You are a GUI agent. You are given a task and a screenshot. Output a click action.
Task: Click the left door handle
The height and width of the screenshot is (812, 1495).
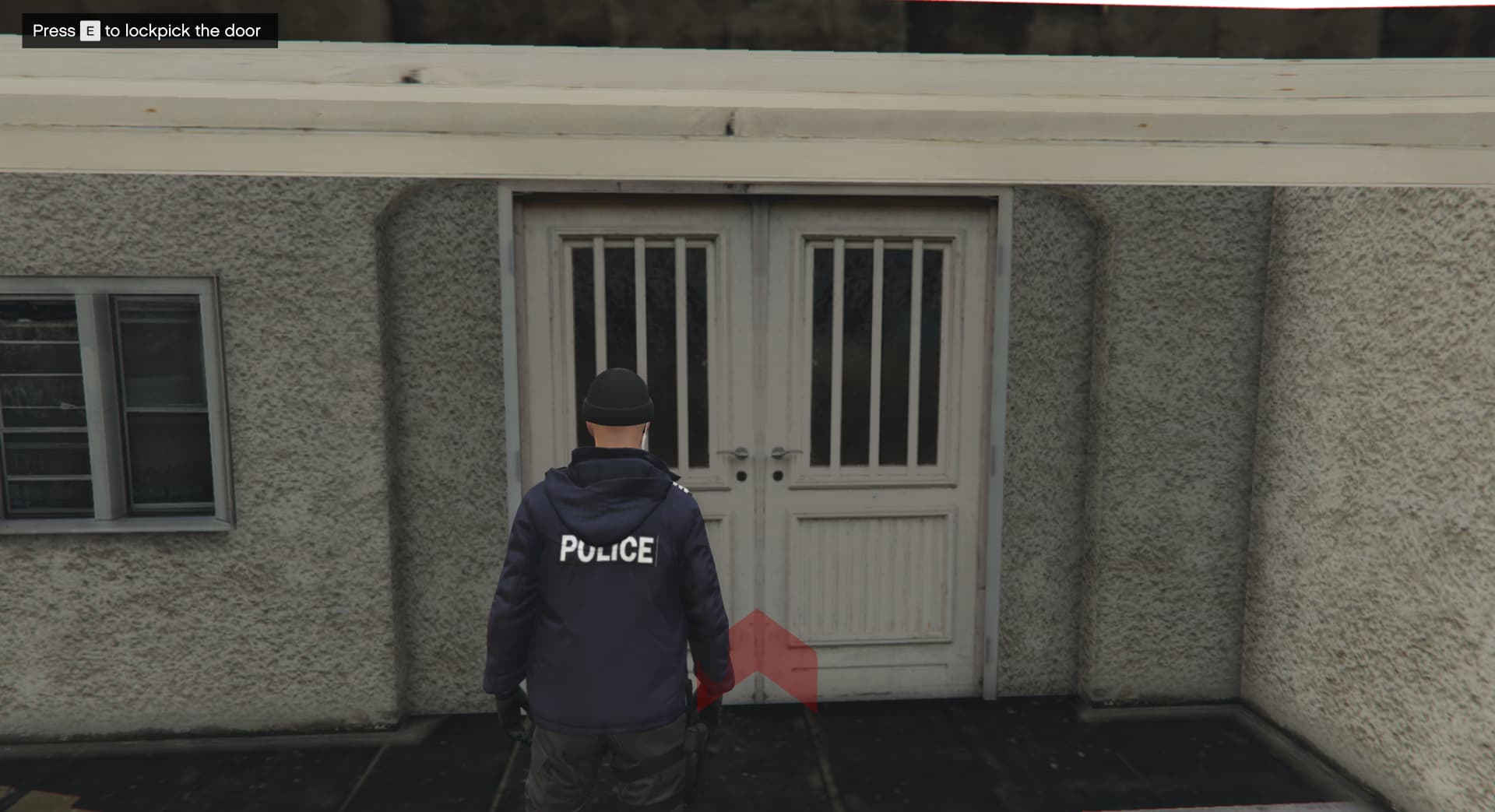730,452
